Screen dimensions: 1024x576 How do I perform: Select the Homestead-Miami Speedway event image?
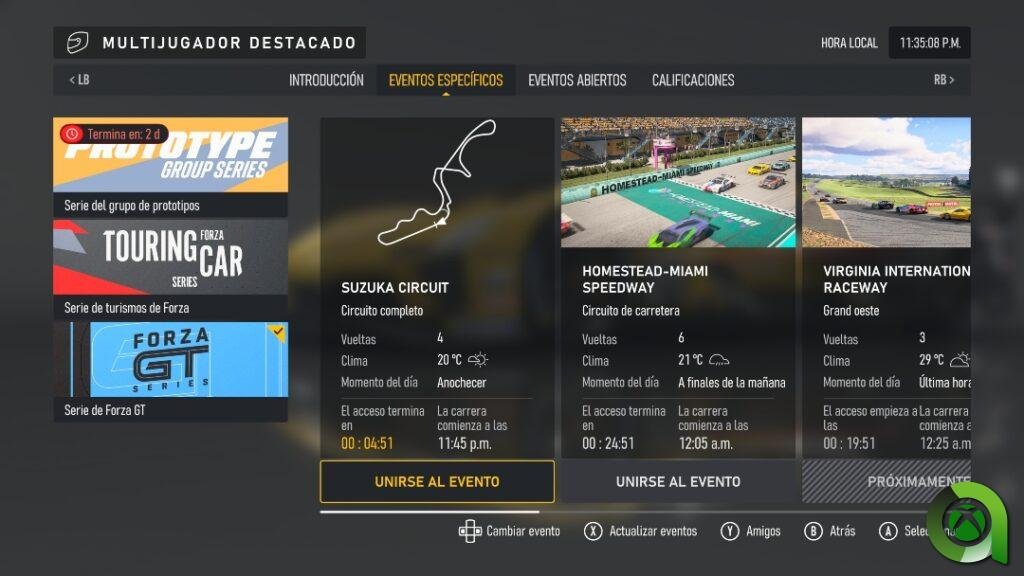click(678, 183)
